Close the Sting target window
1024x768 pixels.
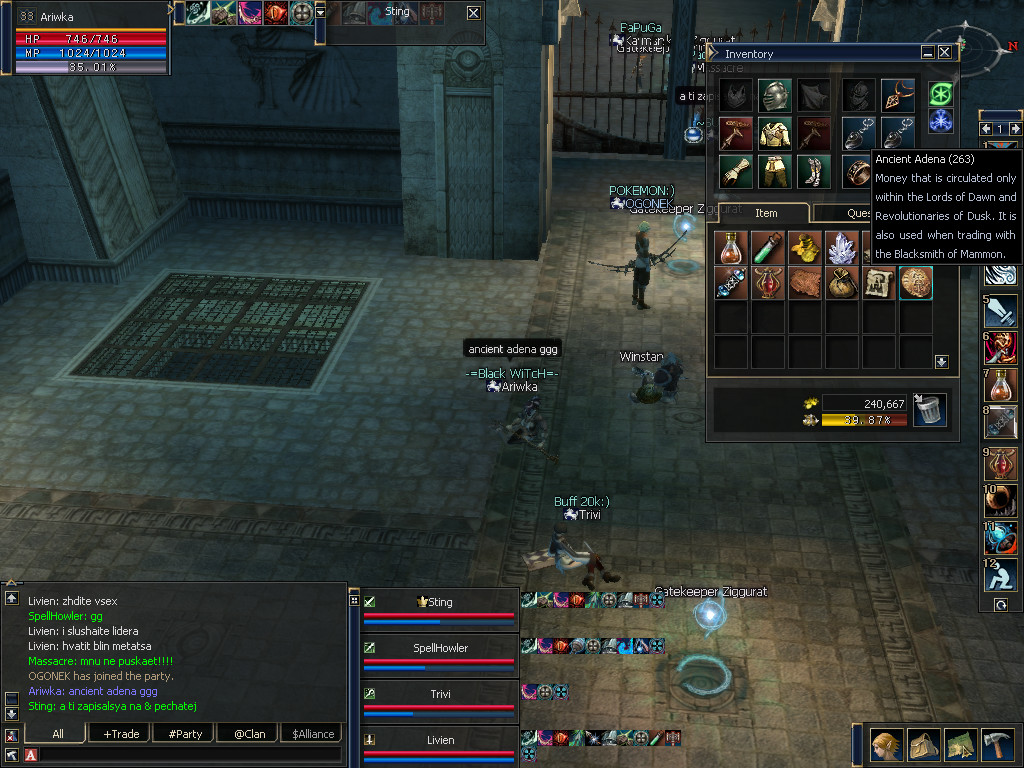473,12
